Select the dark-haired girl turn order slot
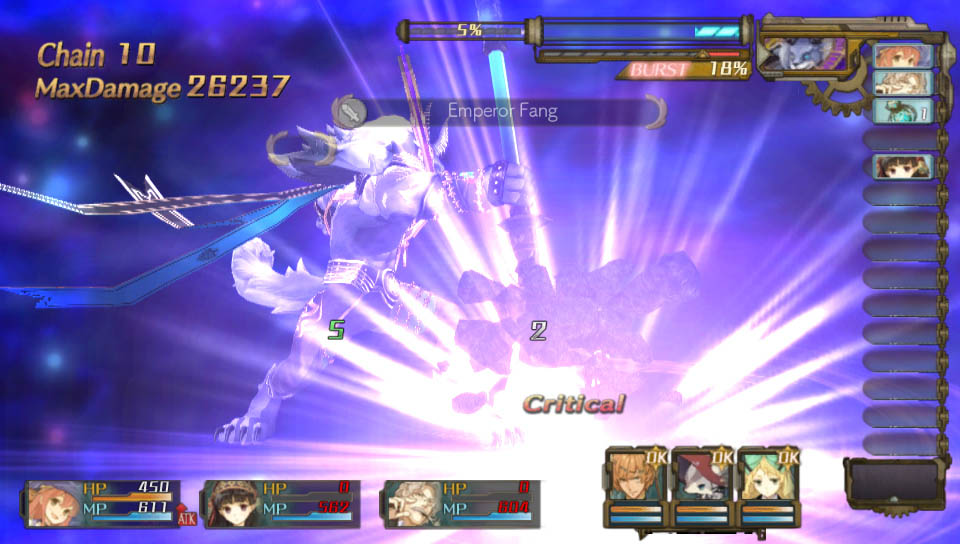 tap(902, 166)
